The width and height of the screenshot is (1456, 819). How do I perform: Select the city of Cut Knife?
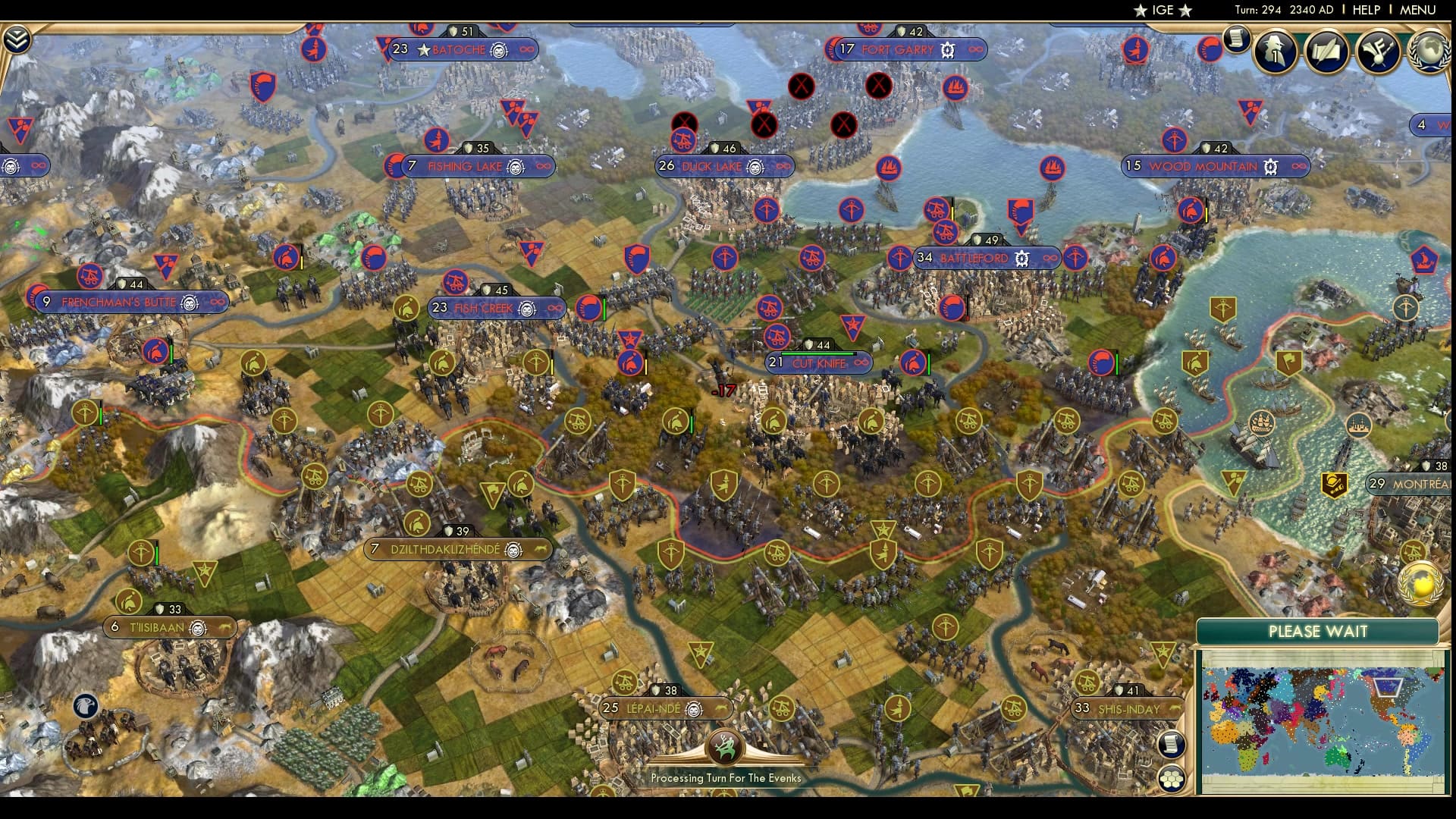818,362
